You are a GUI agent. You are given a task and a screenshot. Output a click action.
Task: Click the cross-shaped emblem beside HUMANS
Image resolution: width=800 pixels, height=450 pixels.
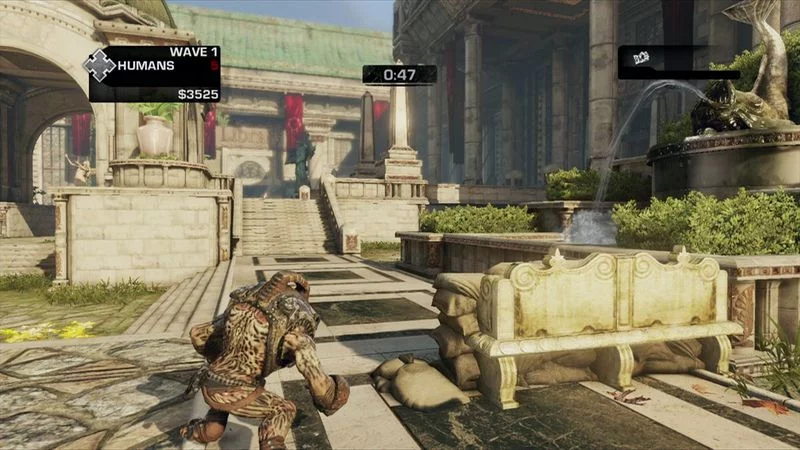pos(100,66)
